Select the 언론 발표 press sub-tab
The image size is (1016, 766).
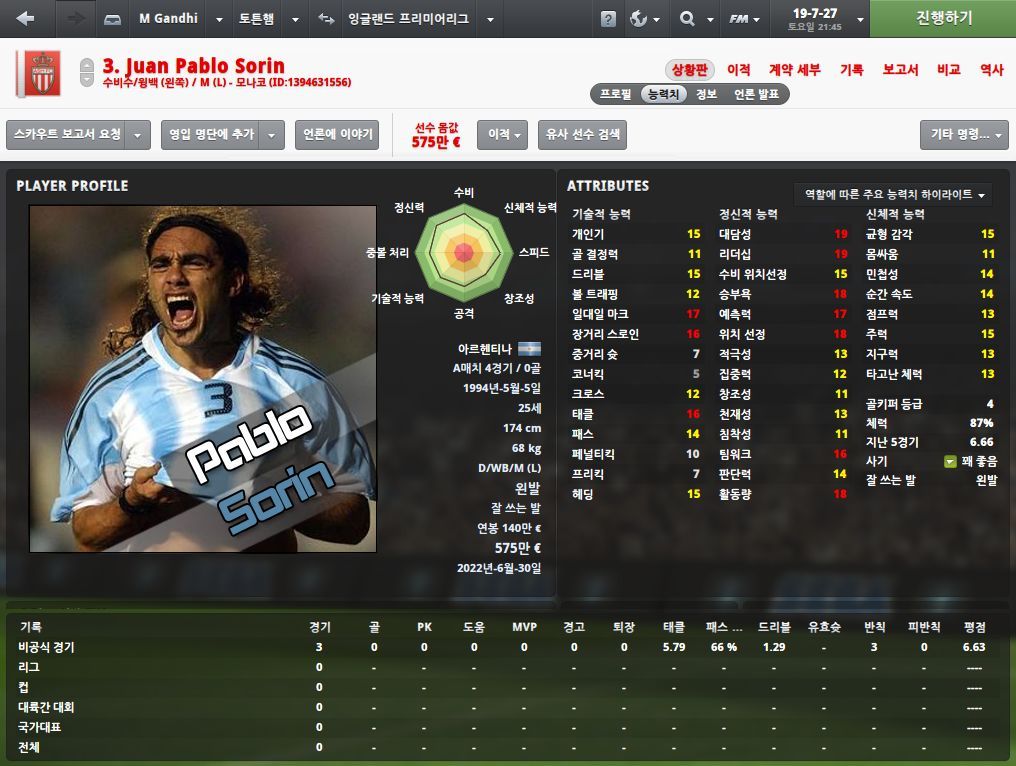(x=756, y=94)
